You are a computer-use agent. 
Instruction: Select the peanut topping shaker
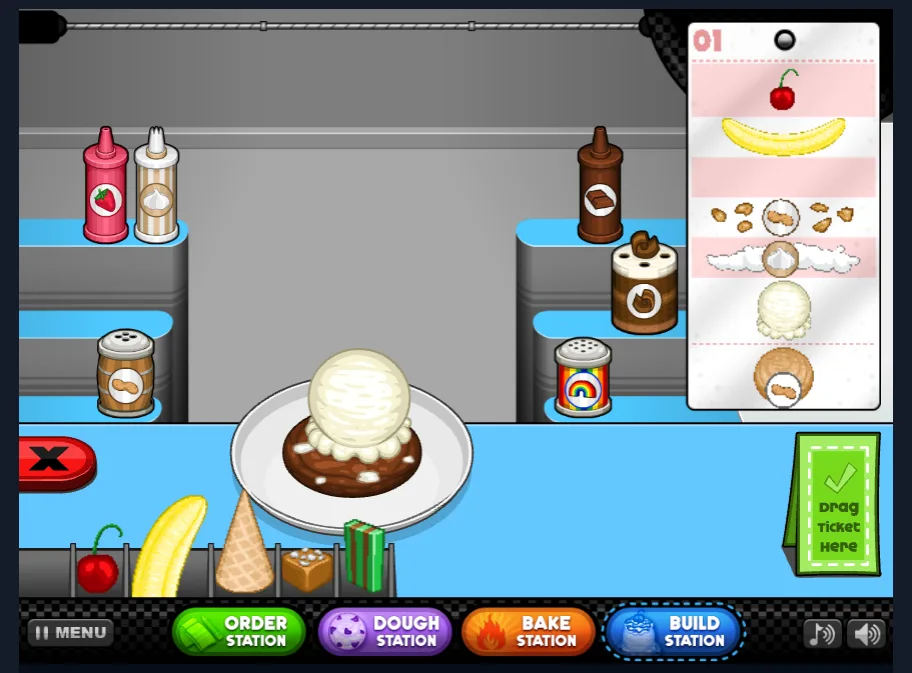pos(125,374)
